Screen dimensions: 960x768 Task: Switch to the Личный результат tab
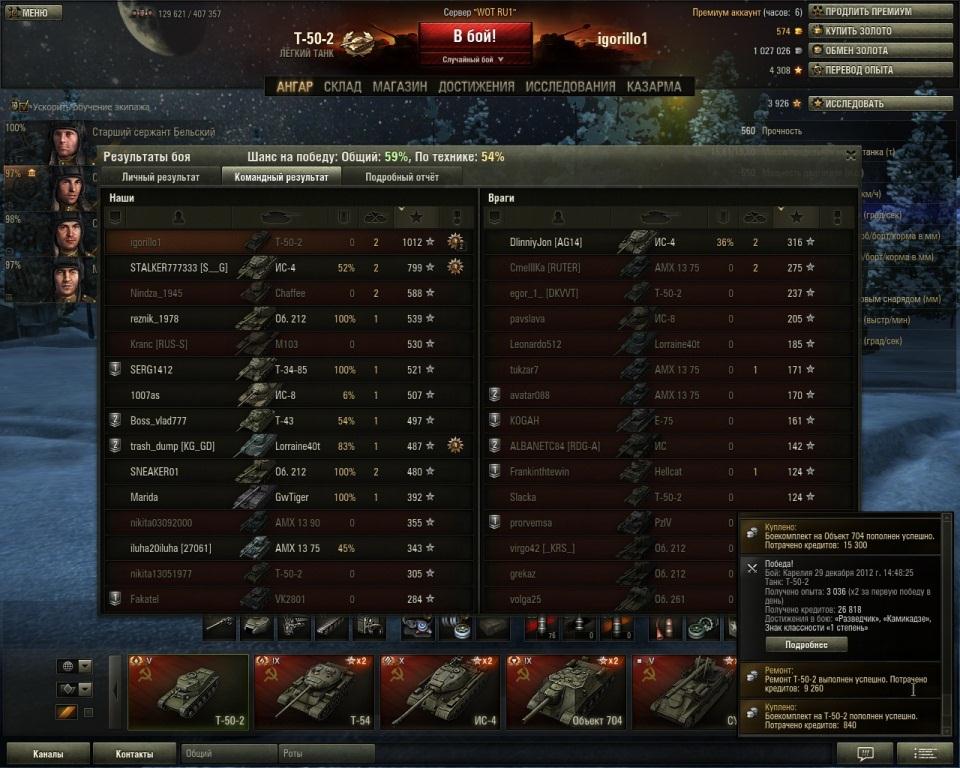point(160,177)
